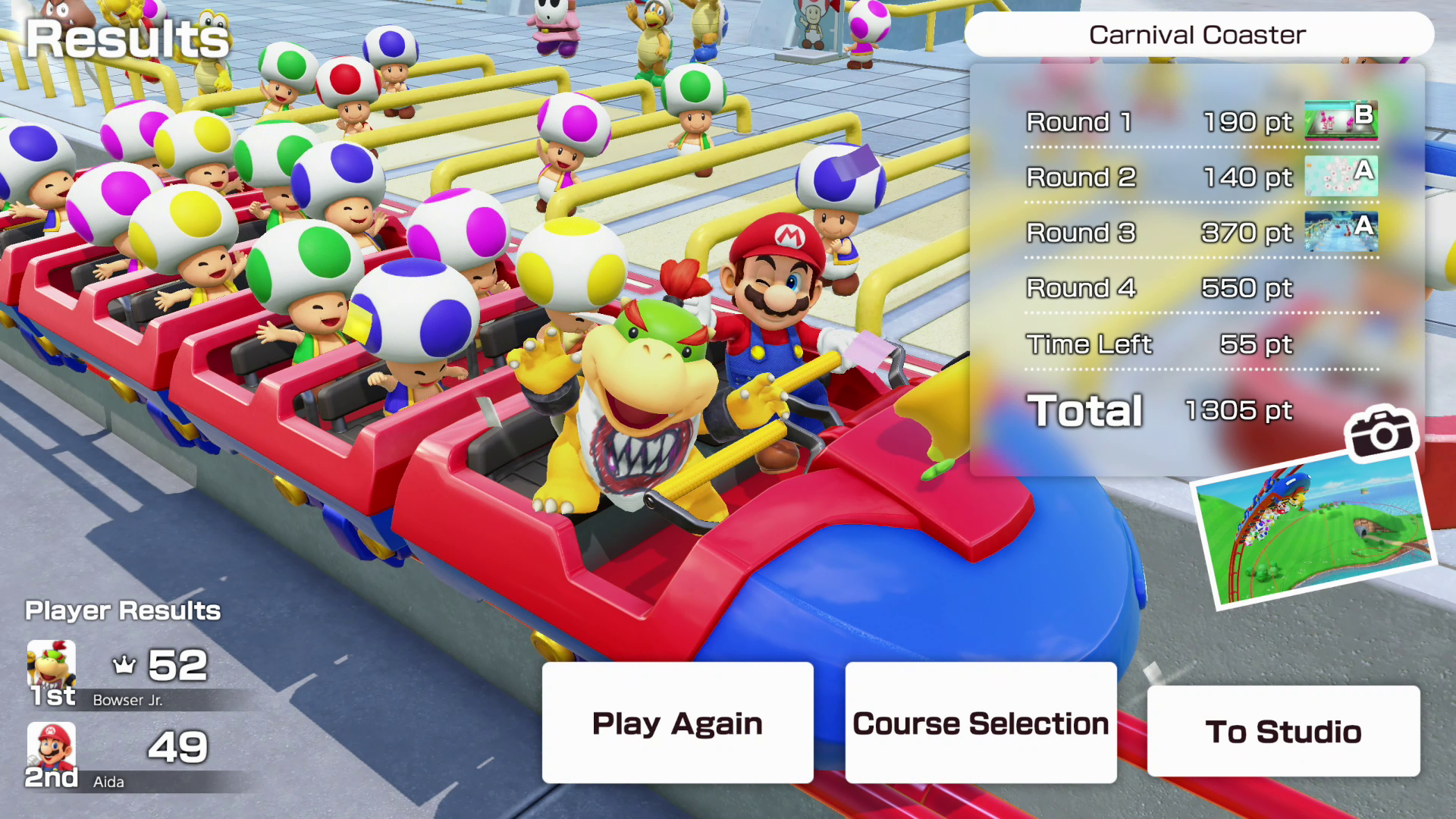Screen dimensions: 1456x819
Task: Select the Round 1 minigame thumbnail
Action: coord(1341,121)
